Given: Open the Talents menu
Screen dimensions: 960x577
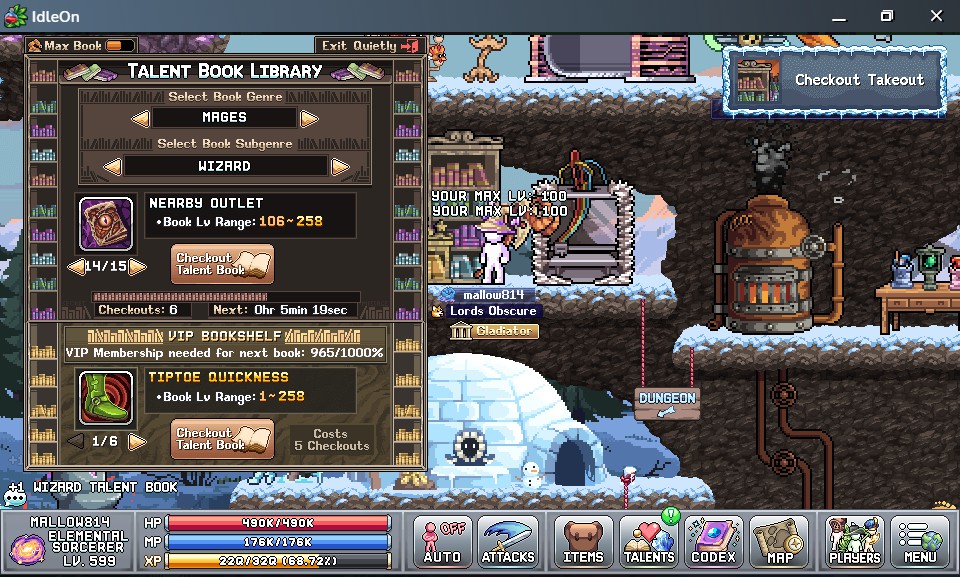Looking at the screenshot, I should pos(648,543).
